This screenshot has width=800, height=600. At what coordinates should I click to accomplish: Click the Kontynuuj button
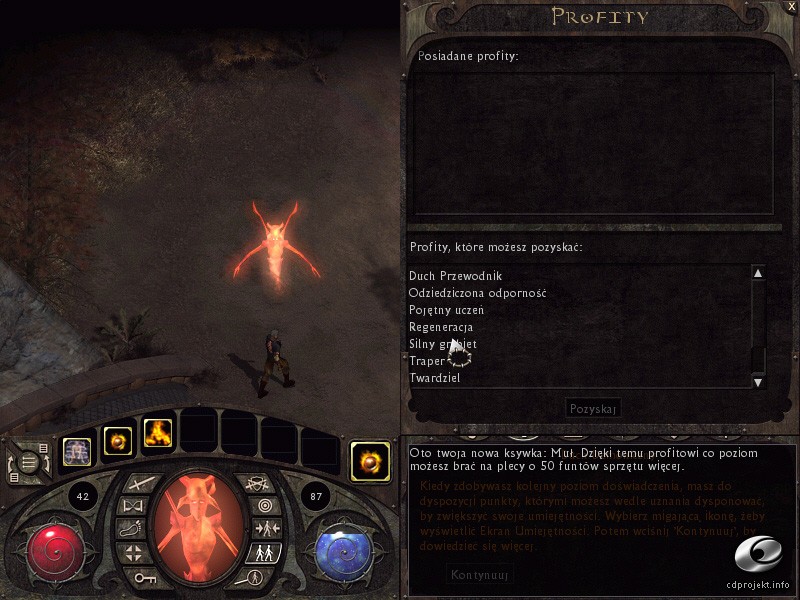[481, 575]
